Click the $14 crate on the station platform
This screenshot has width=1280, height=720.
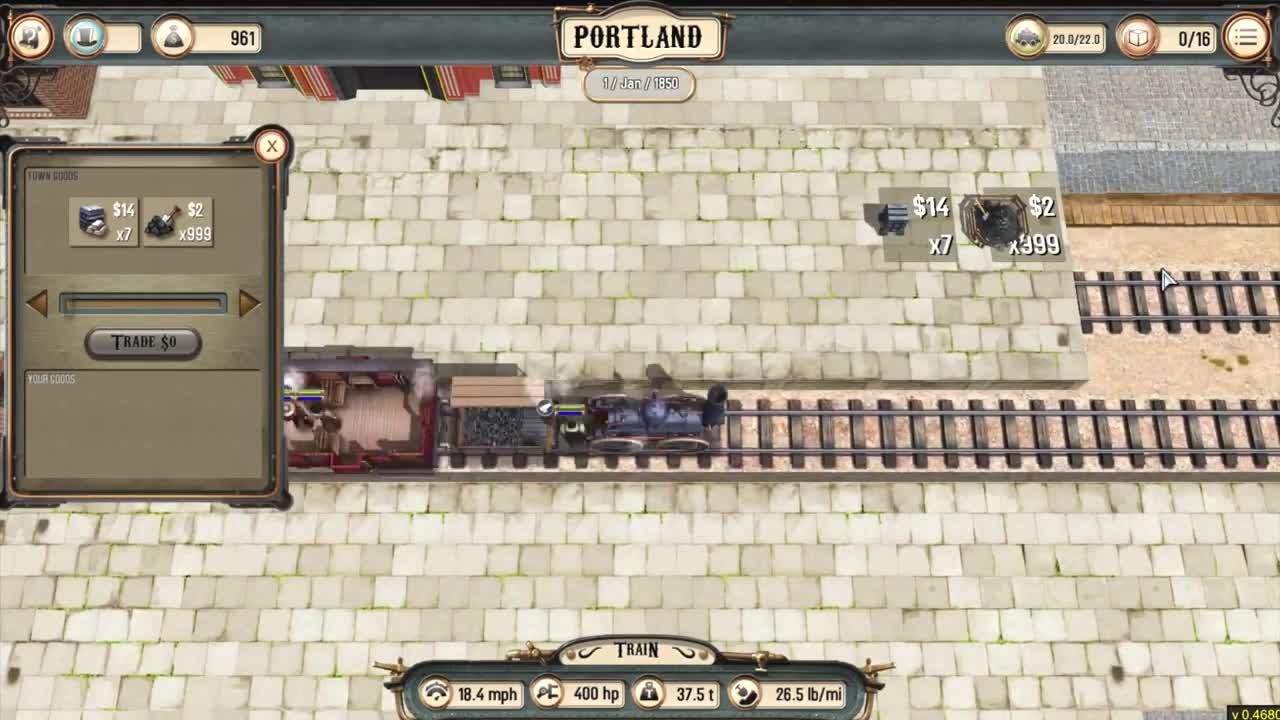893,219
